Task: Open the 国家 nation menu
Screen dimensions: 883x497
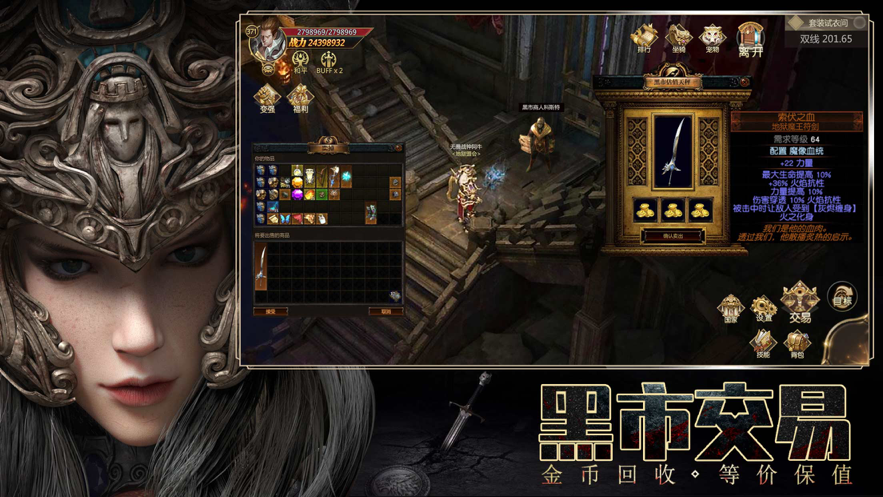Action: point(731,308)
